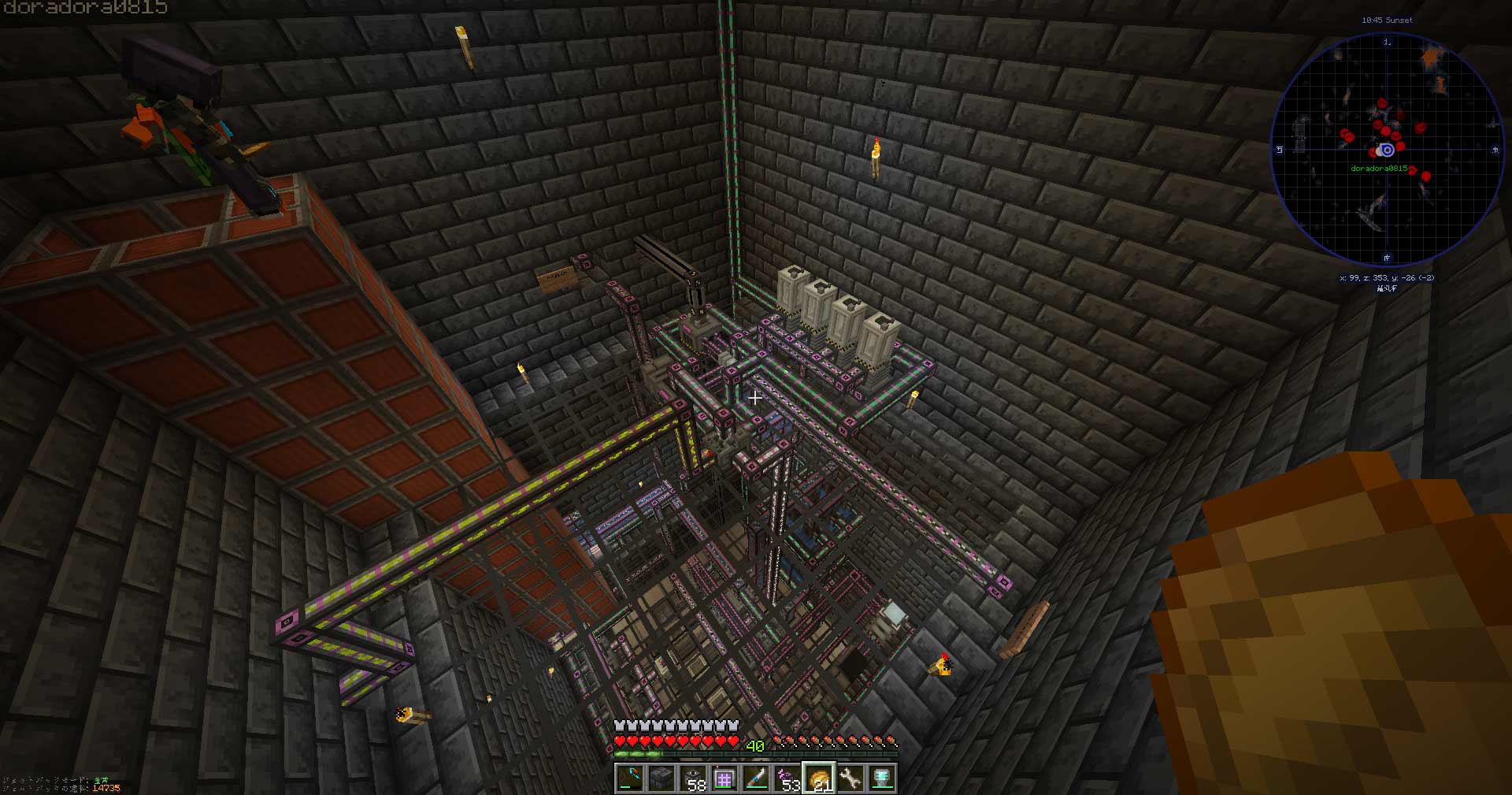
Task: Select the diamond pickaxe in the first hotbar slot
Action: [629, 777]
